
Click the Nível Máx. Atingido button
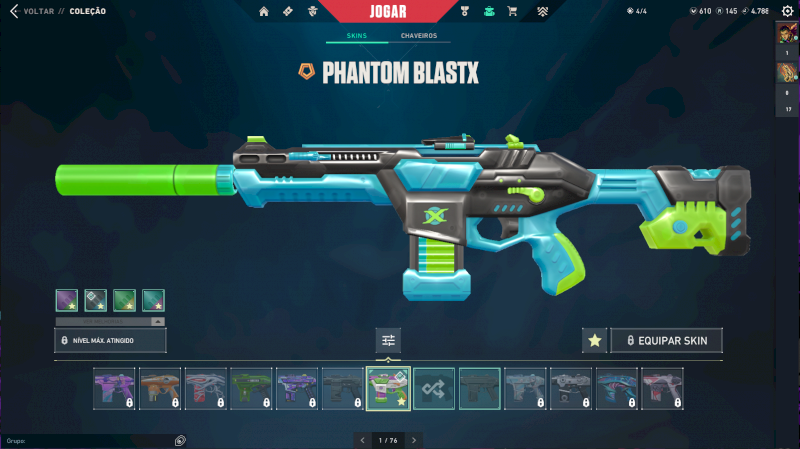pyautogui.click(x=110, y=341)
